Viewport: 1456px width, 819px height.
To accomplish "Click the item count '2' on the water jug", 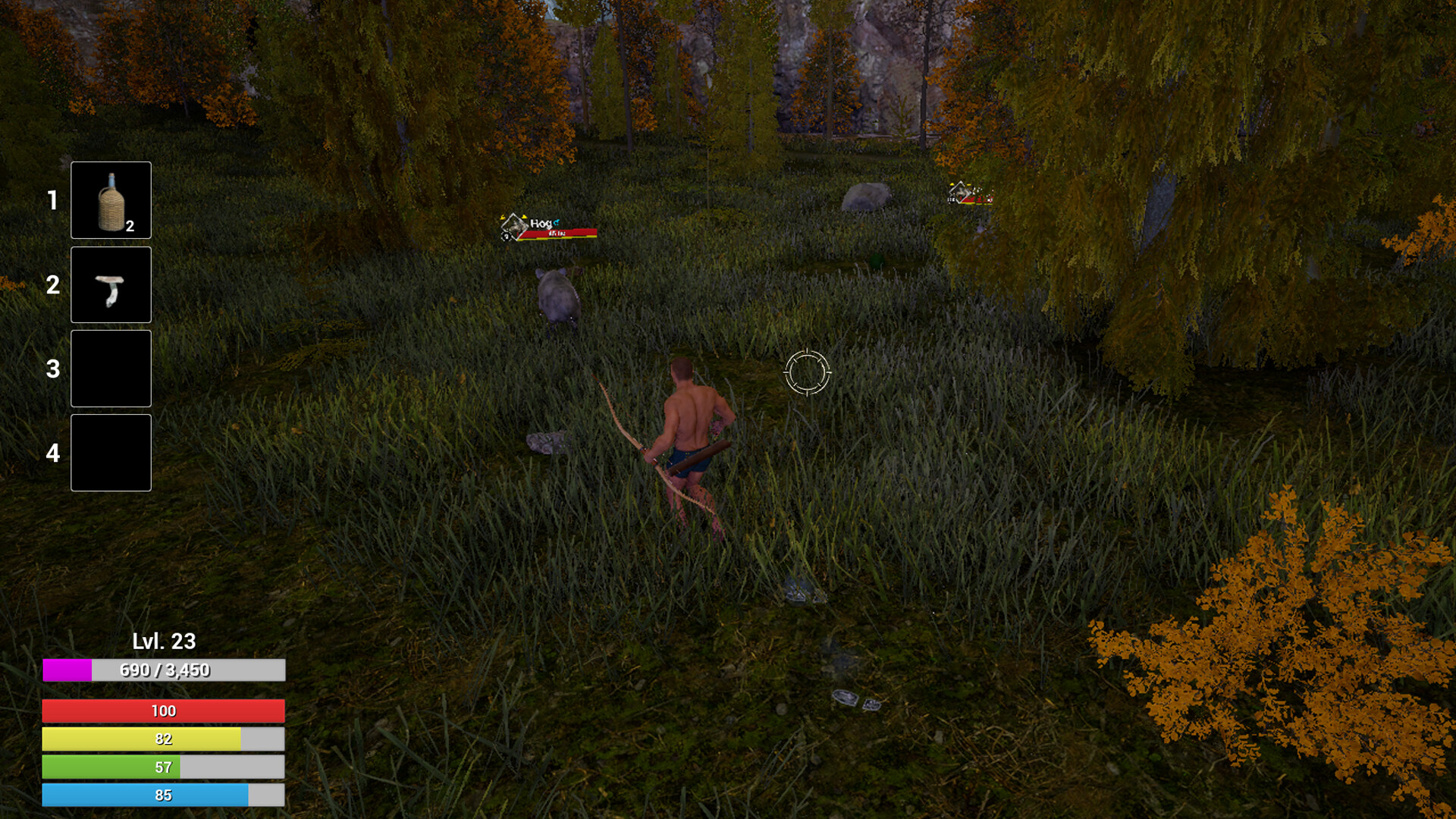I will click(x=130, y=225).
